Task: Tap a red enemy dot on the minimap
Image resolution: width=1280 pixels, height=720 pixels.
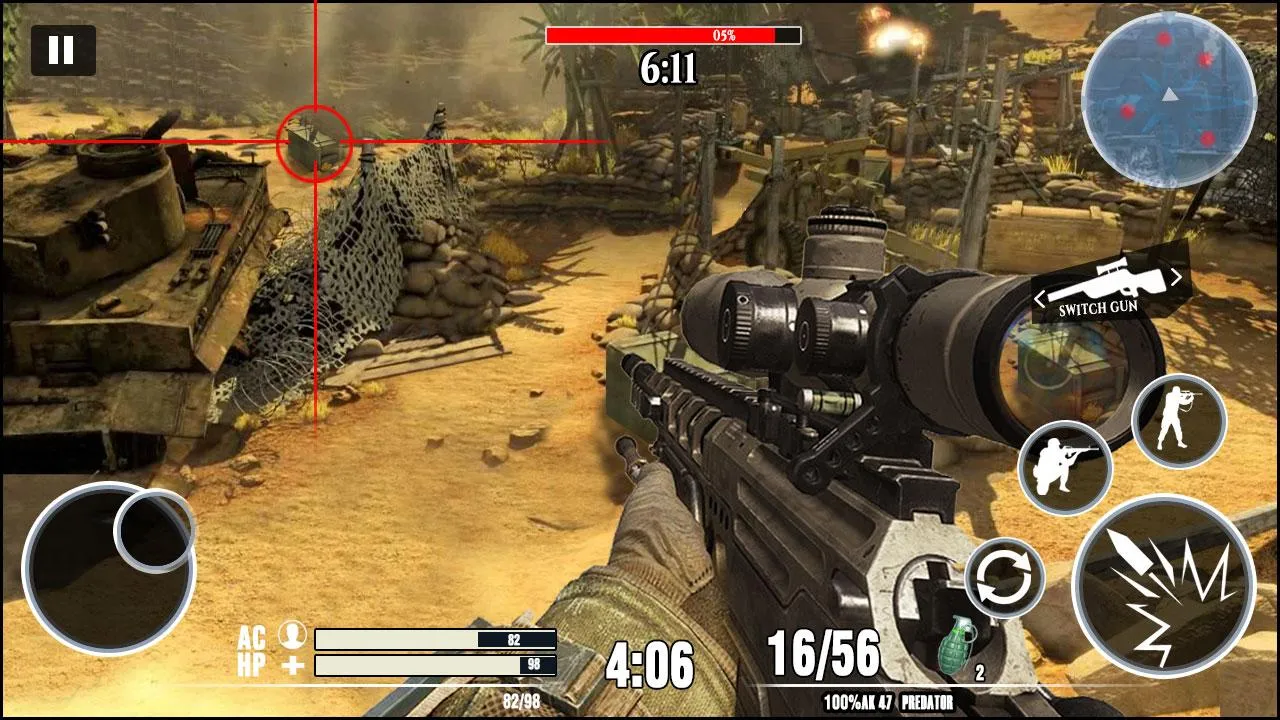Action: pyautogui.click(x=1163, y=37)
